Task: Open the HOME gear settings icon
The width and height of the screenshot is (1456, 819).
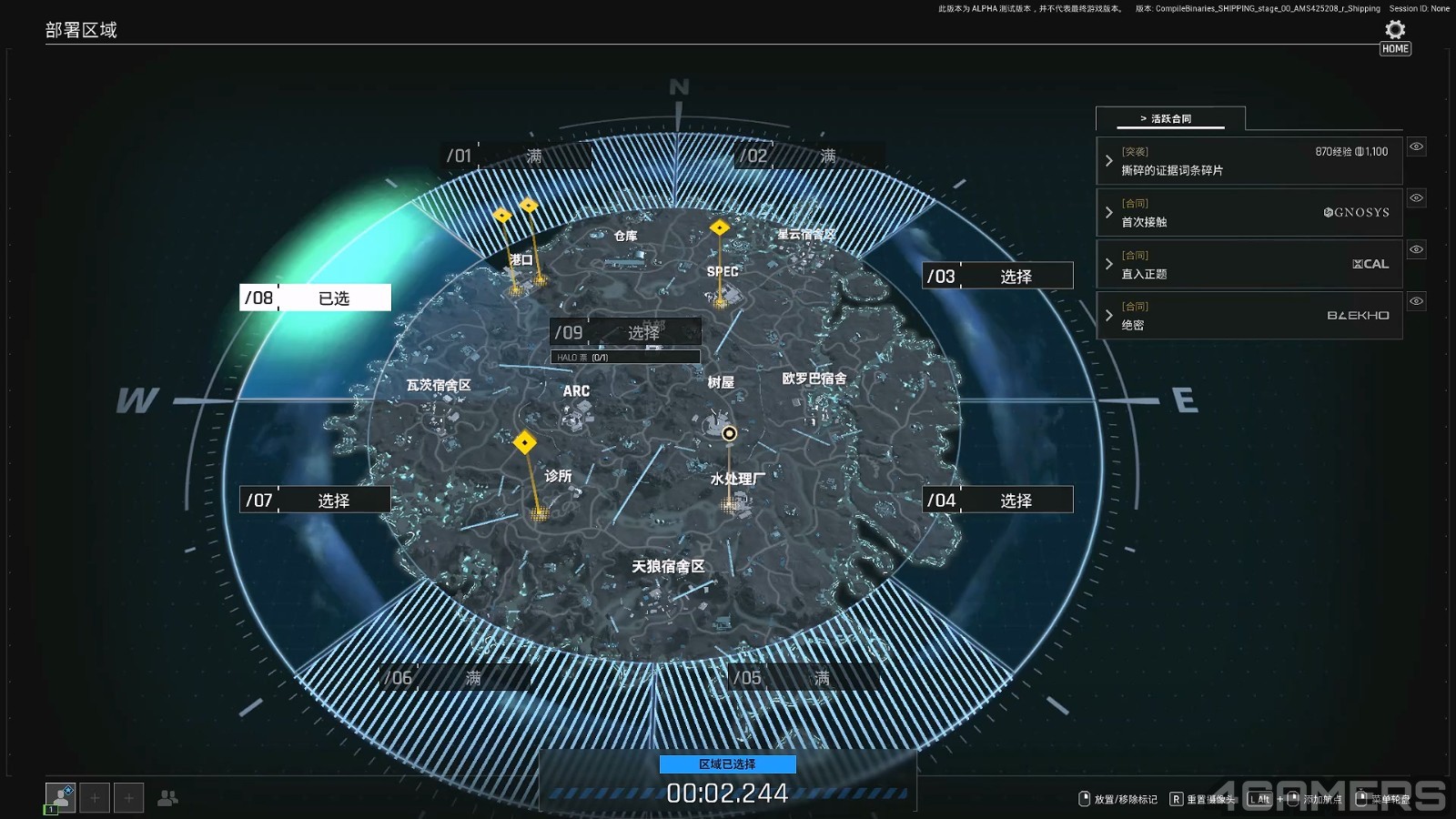Action: click(1395, 31)
